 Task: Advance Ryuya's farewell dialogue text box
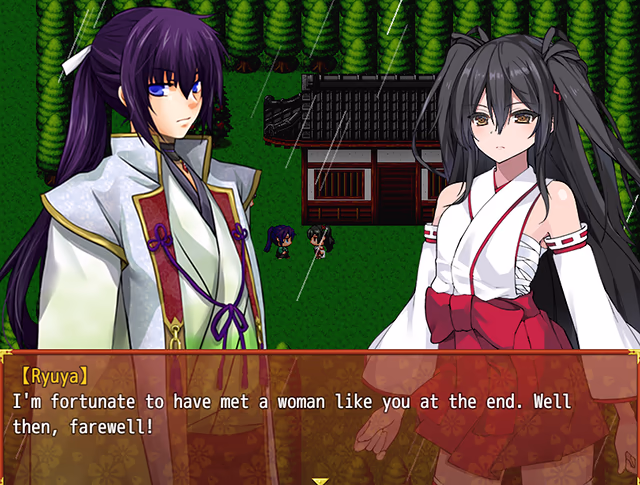pyautogui.click(x=320, y=415)
